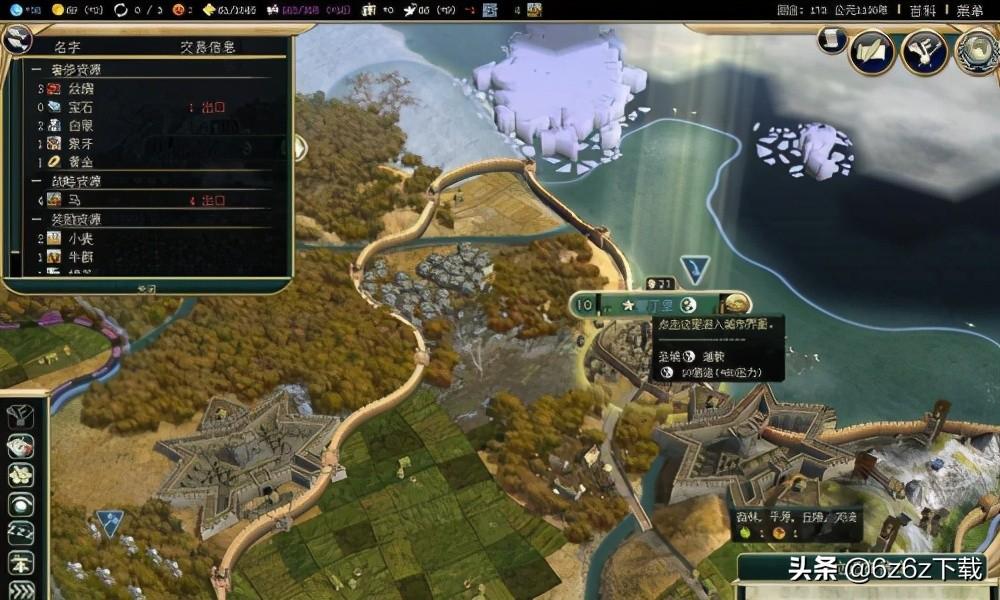Click the round icon heading the resource panel
1000x600 pixels.
(16, 40)
